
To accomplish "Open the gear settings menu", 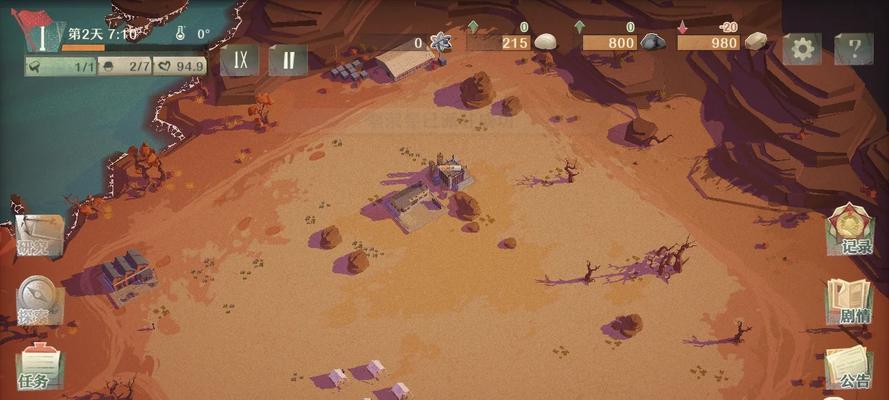I will pos(802,47).
